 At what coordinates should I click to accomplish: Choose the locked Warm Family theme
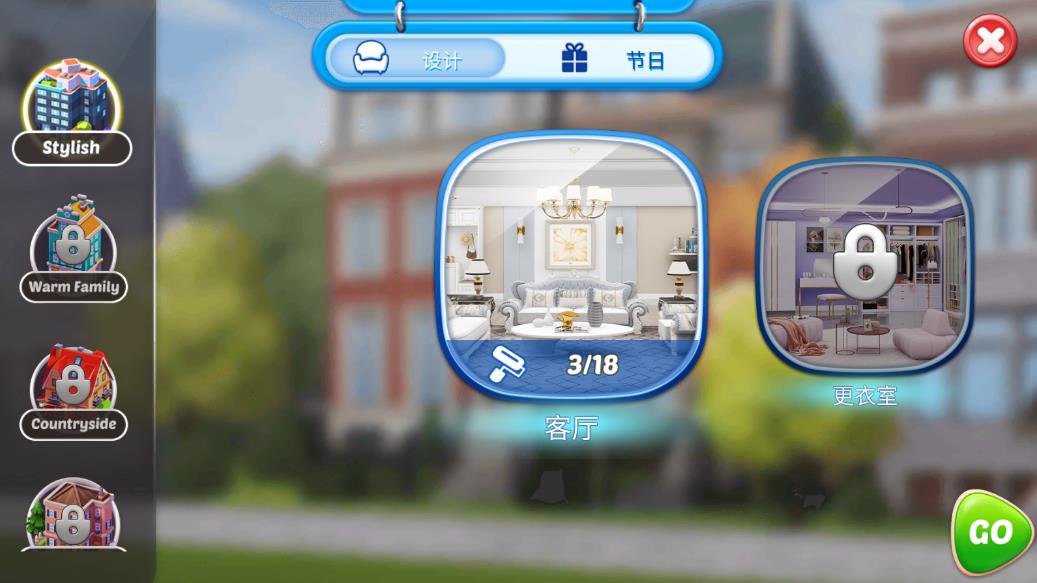(73, 249)
